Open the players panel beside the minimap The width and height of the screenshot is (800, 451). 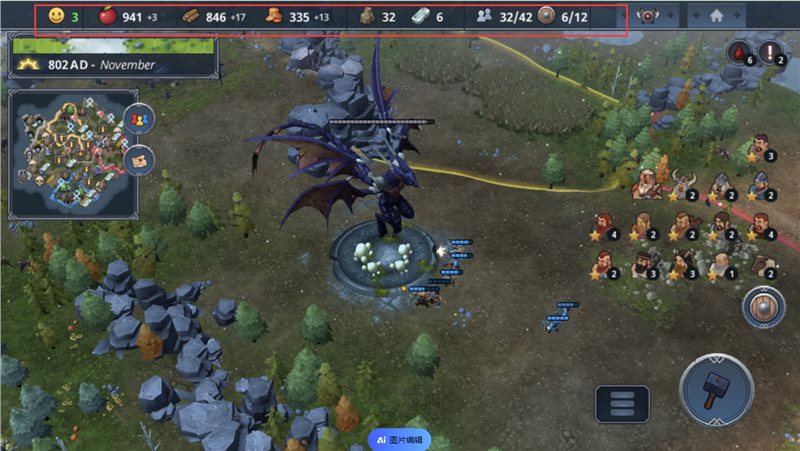click(x=138, y=120)
